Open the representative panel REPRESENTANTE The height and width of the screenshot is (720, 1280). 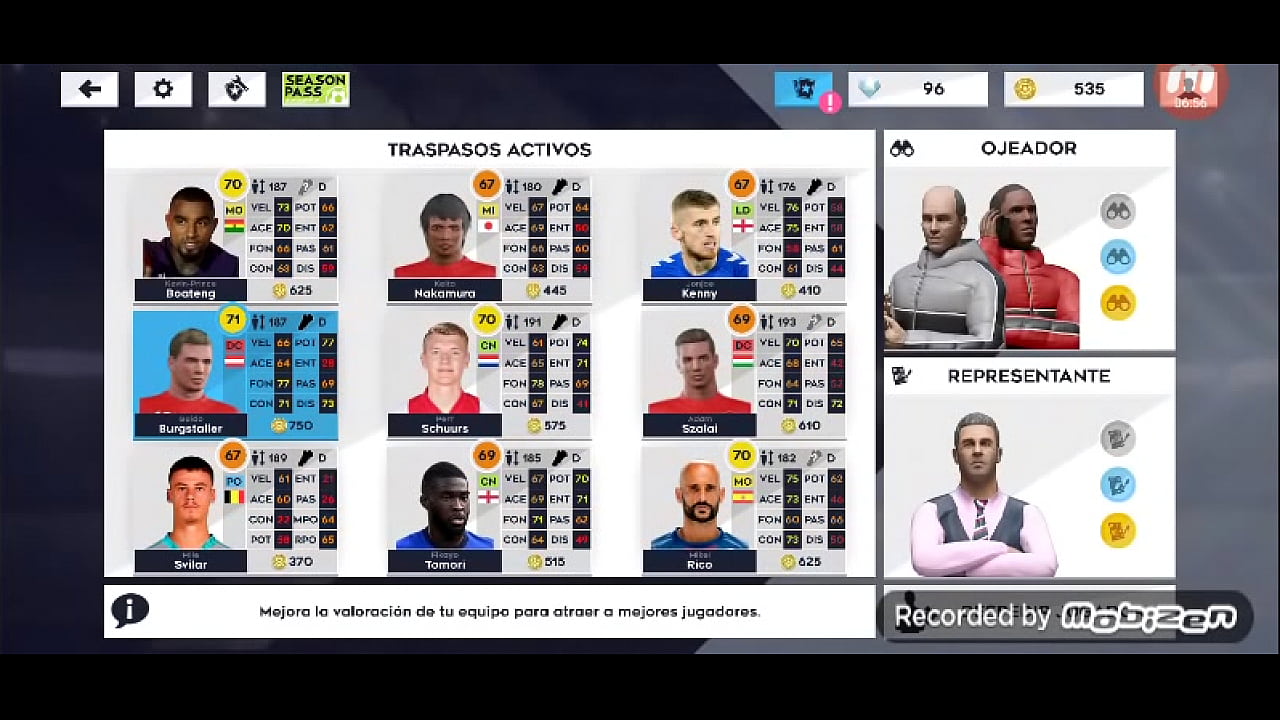coord(1028,376)
